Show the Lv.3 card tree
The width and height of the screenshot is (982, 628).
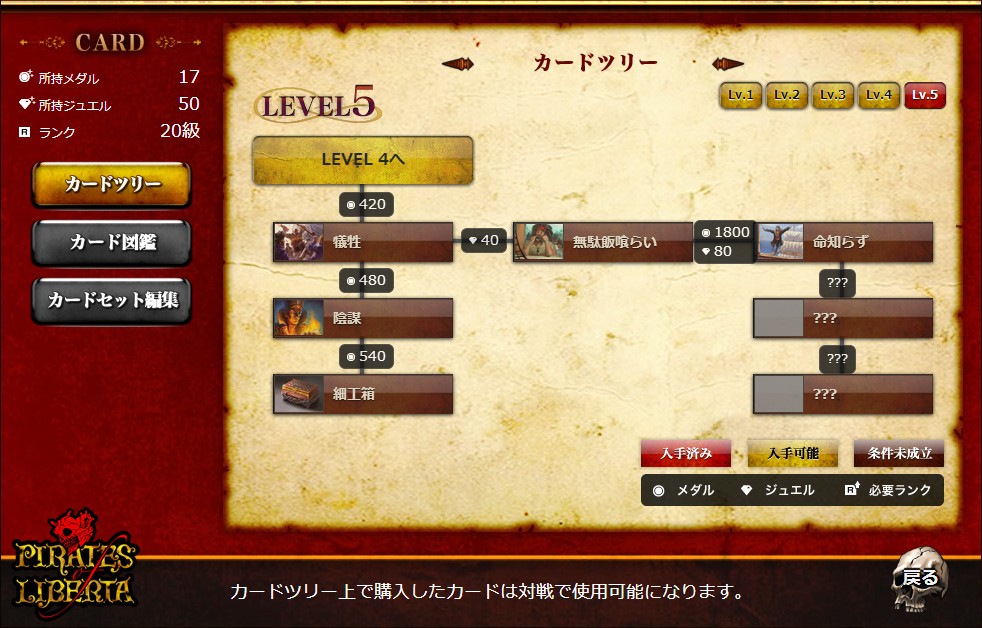(x=833, y=95)
